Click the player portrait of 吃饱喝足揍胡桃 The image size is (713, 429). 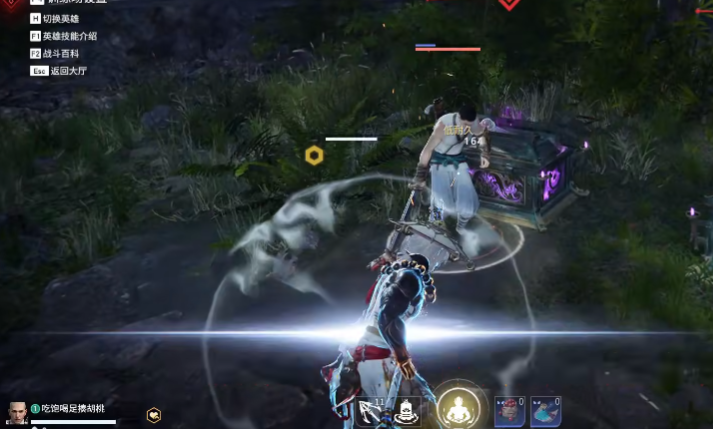(17, 412)
